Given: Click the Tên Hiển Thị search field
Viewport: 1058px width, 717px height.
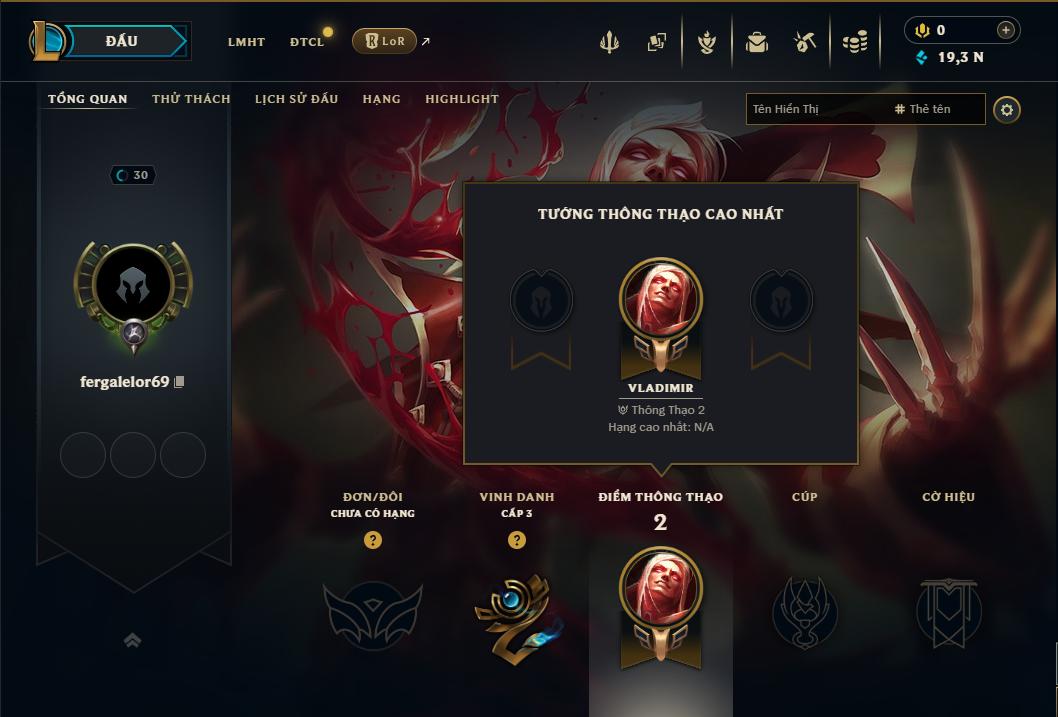Looking at the screenshot, I should (x=815, y=109).
